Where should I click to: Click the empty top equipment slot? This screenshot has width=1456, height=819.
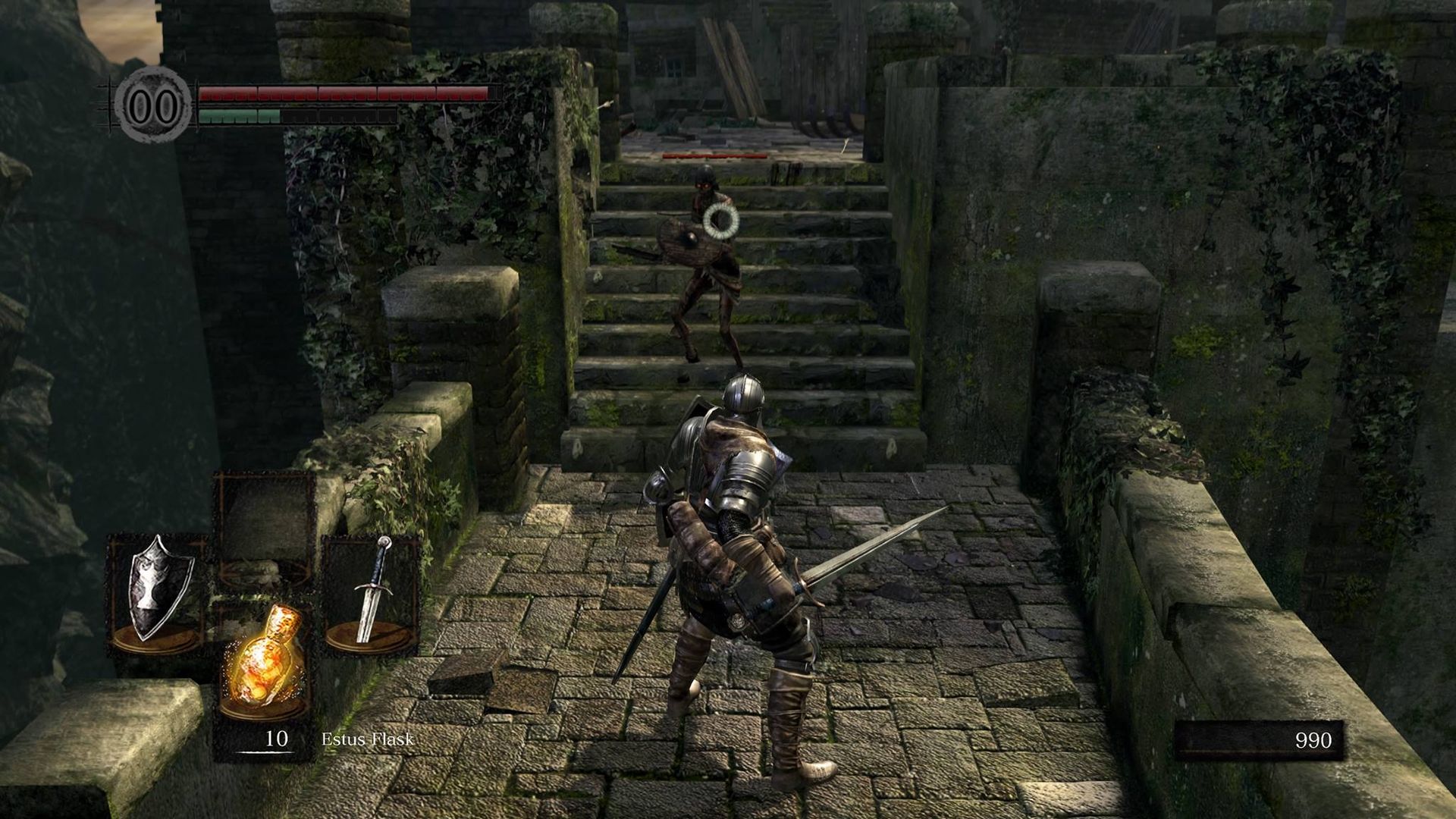265,523
